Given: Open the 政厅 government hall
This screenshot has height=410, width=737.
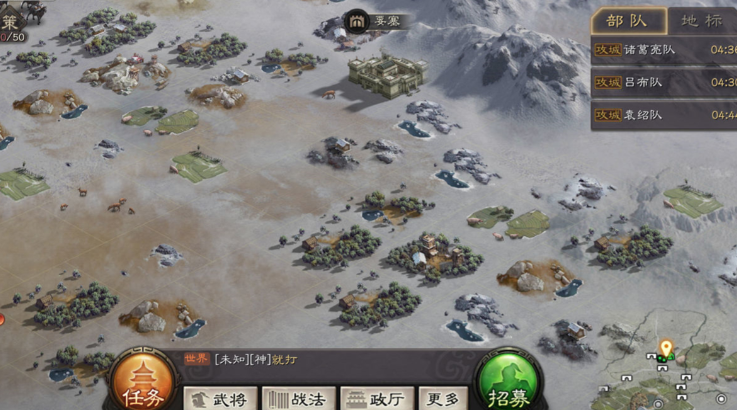Looking at the screenshot, I should pyautogui.click(x=376, y=398).
